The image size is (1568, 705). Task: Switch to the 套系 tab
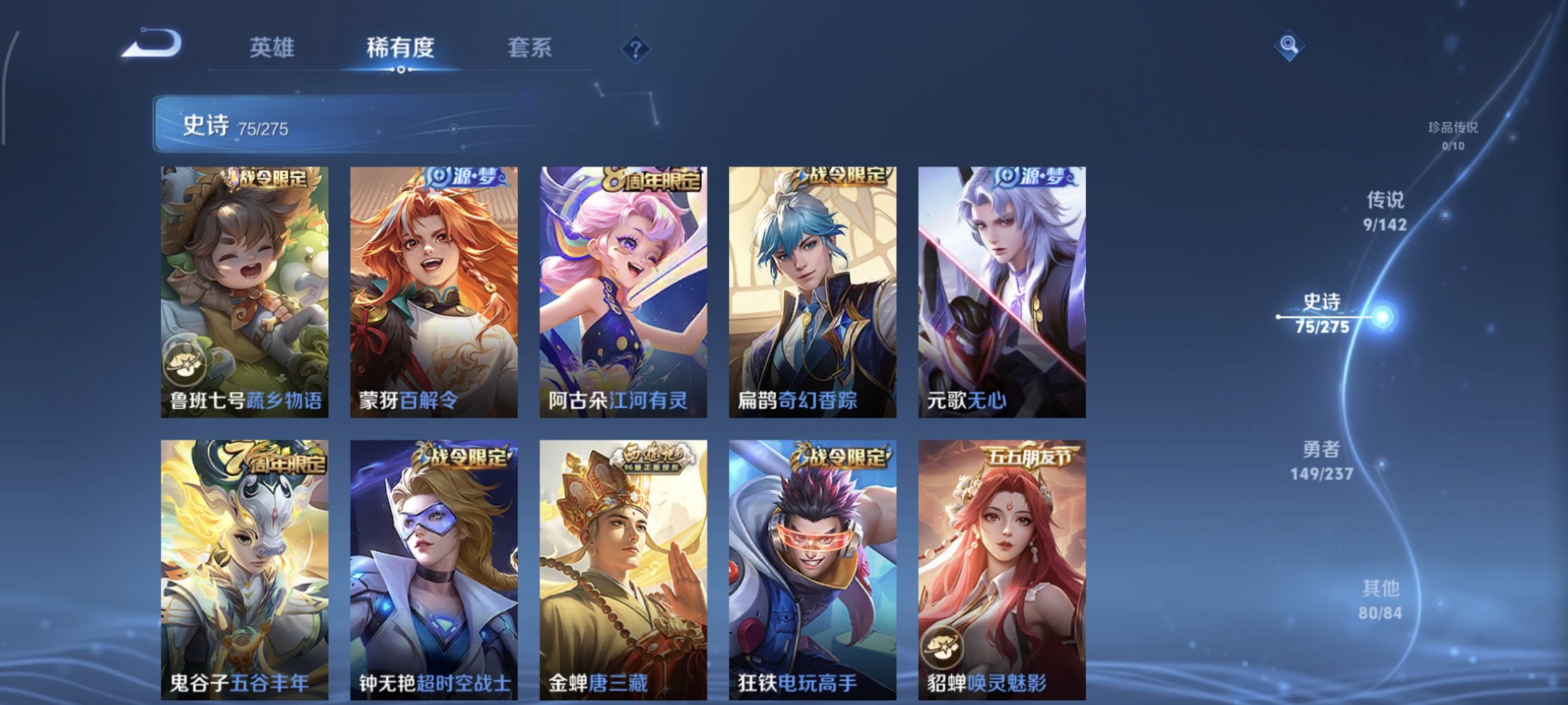[x=529, y=48]
